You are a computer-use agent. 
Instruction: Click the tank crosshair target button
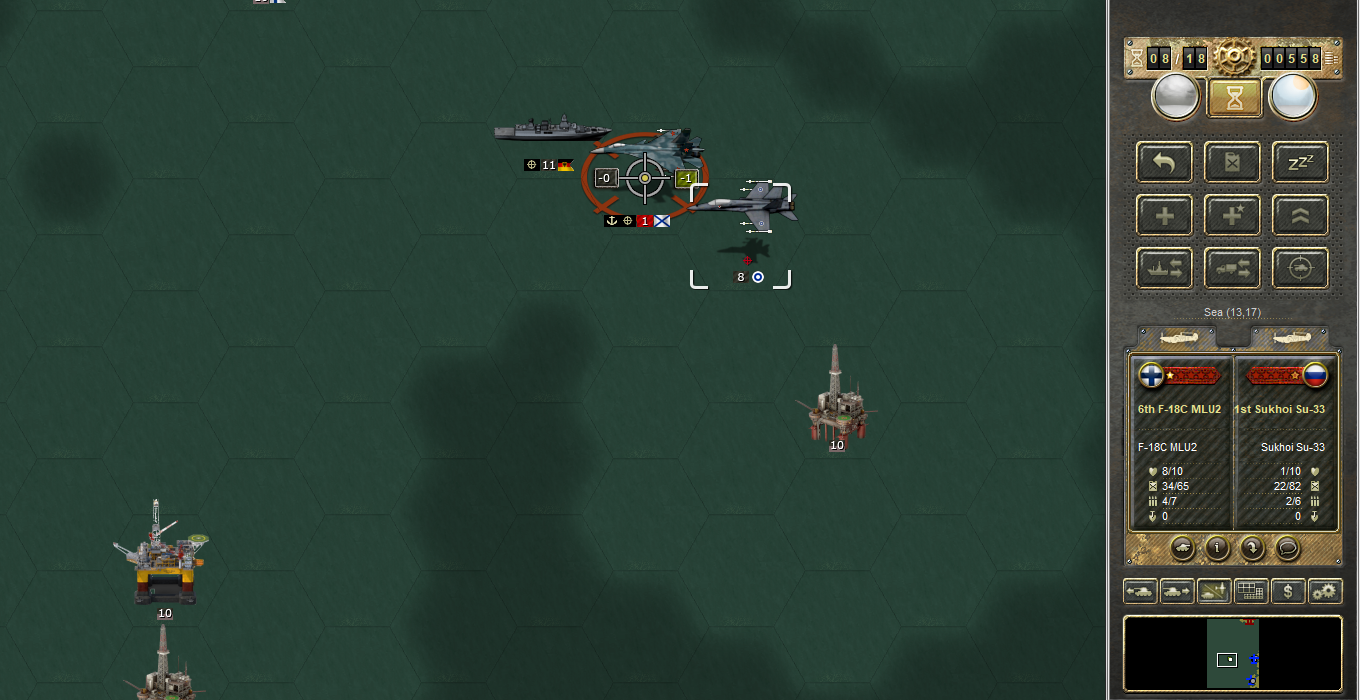pos(1300,268)
